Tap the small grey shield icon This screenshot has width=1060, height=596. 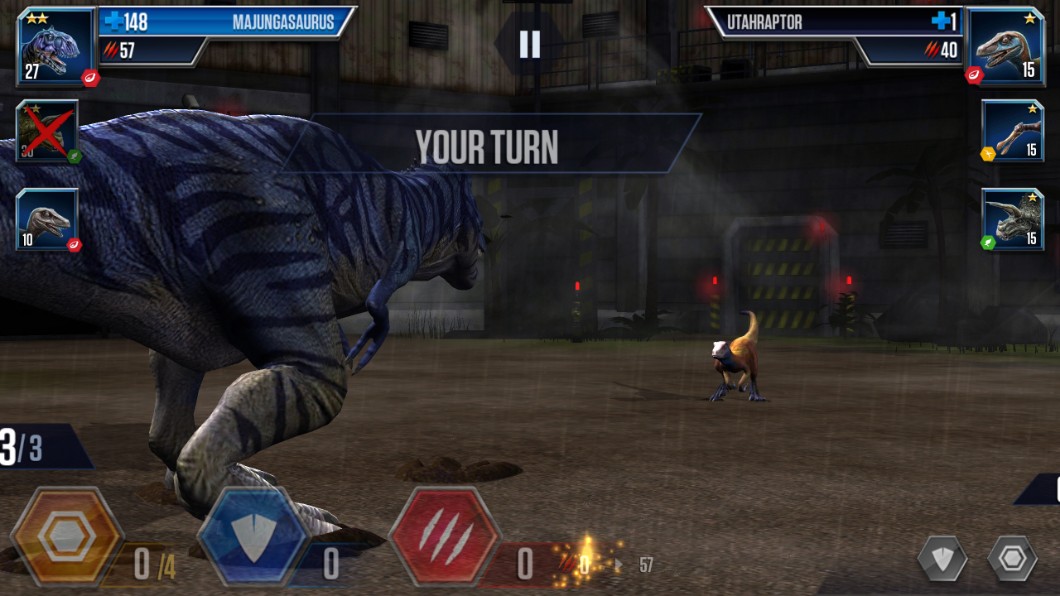(x=942, y=558)
